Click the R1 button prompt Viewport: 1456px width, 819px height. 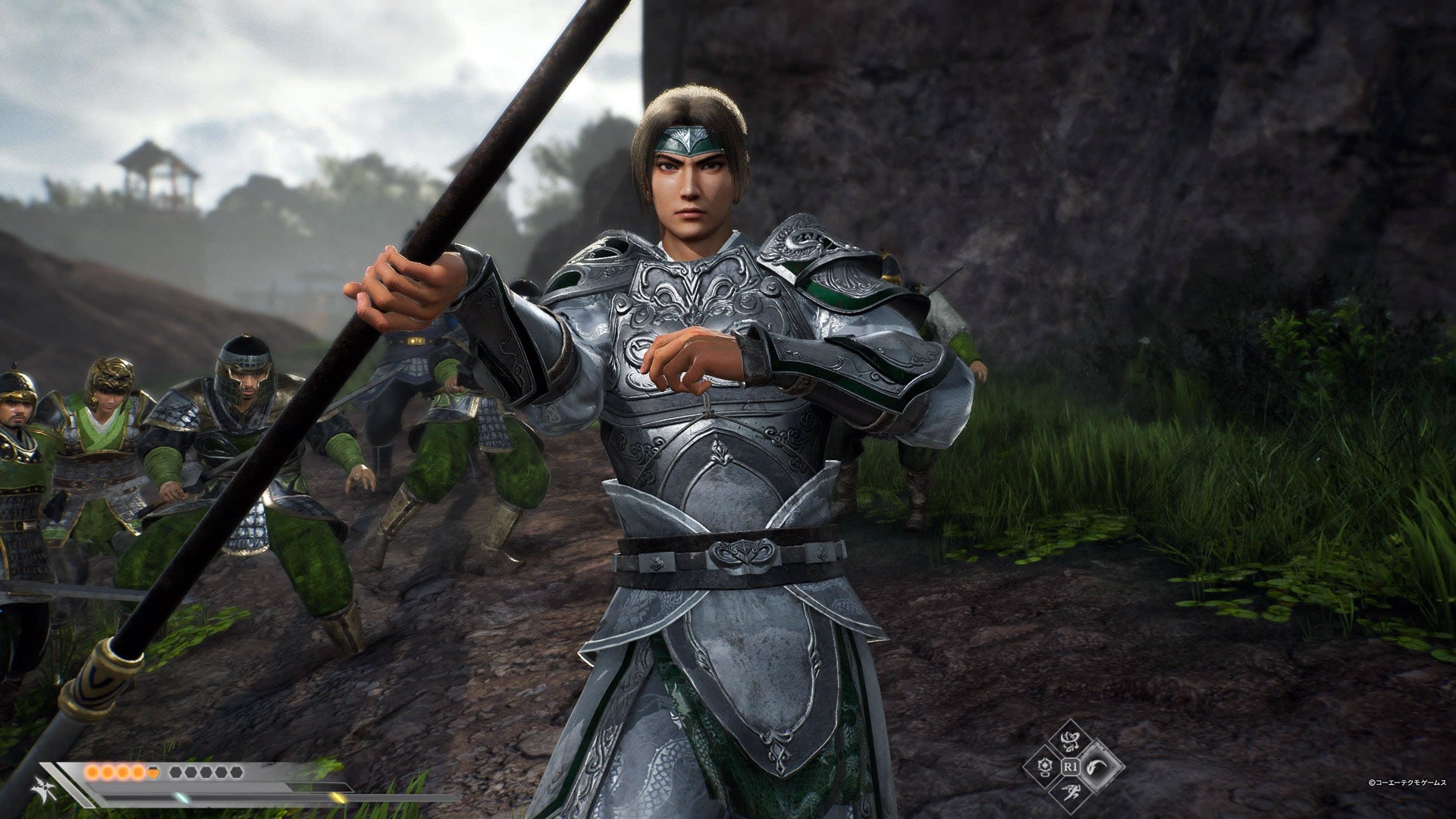(1071, 767)
